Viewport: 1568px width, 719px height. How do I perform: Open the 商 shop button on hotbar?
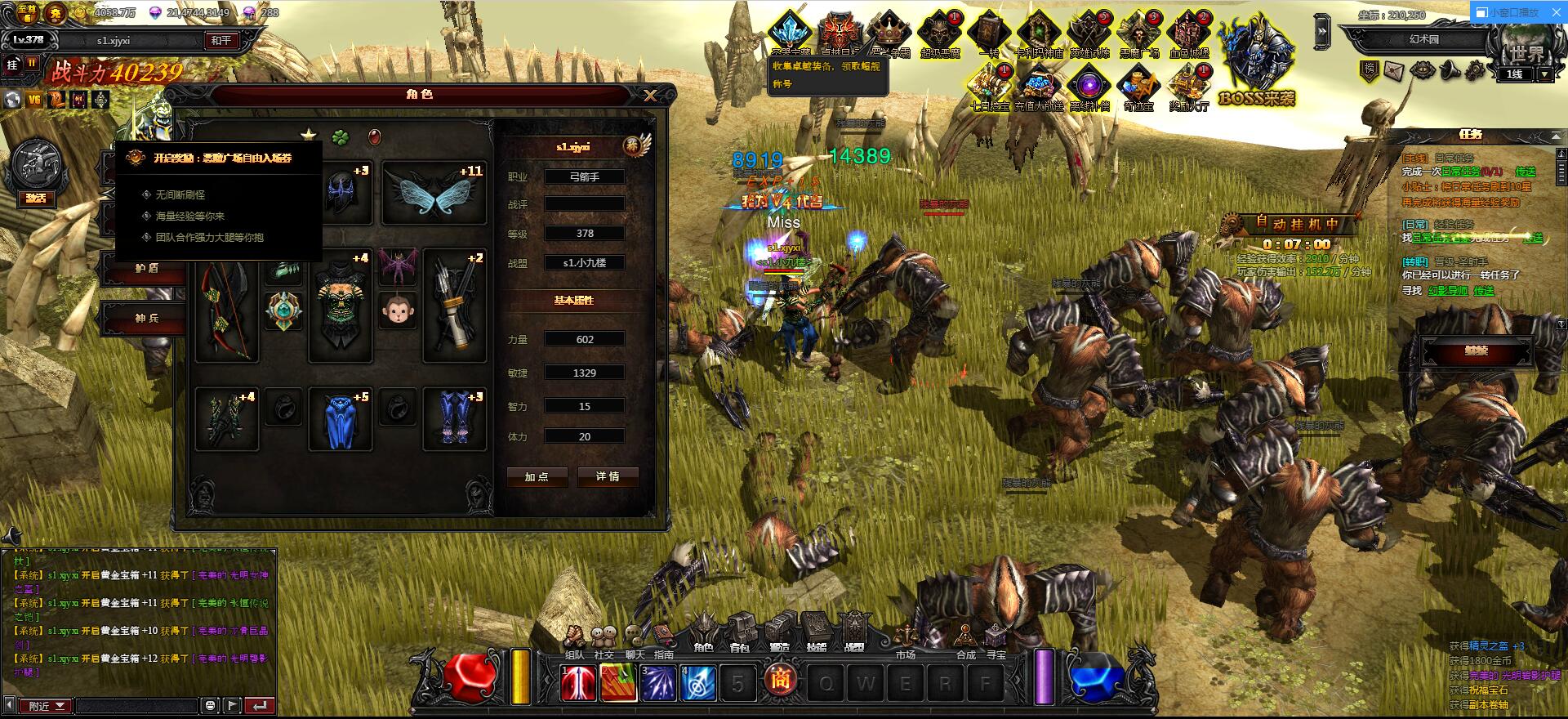[x=780, y=681]
